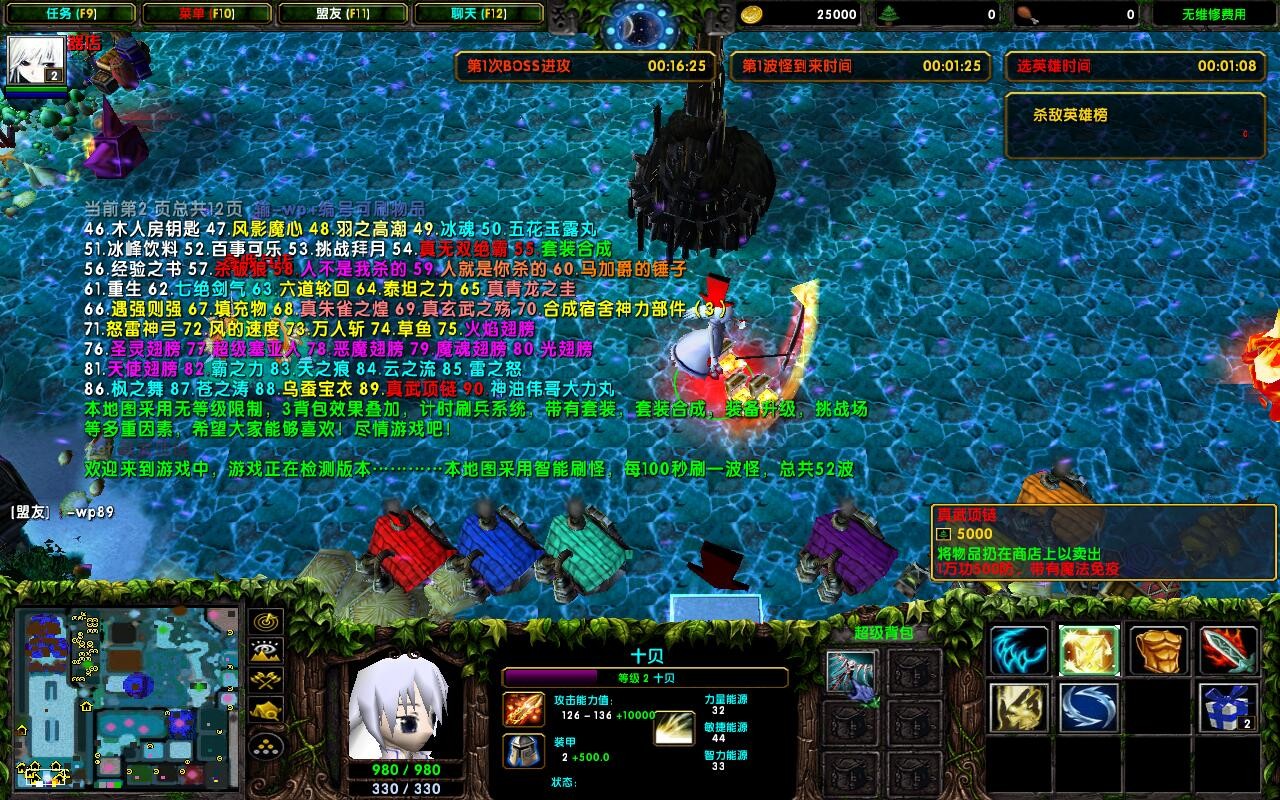Open the 盟友 (F11) allies menu
This screenshot has width=1280, height=800.
[344, 14]
